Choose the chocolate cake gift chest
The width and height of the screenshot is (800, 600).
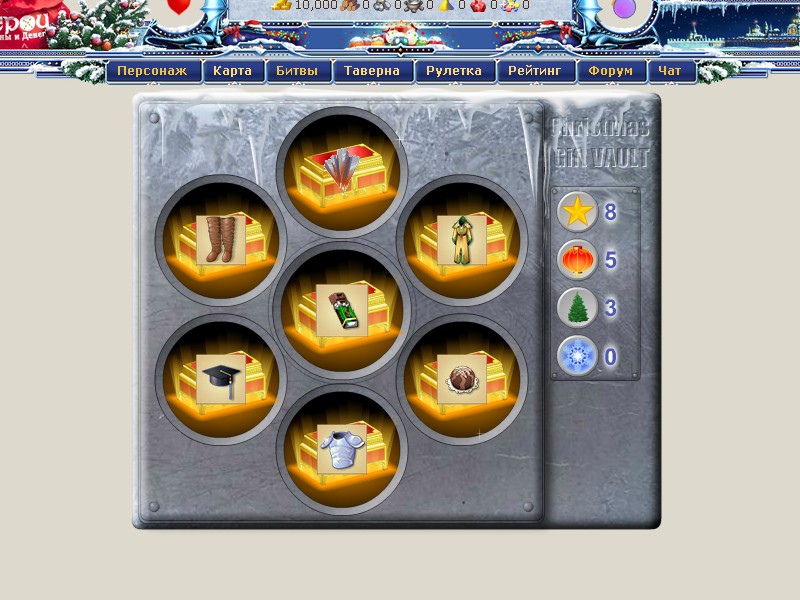(461, 379)
